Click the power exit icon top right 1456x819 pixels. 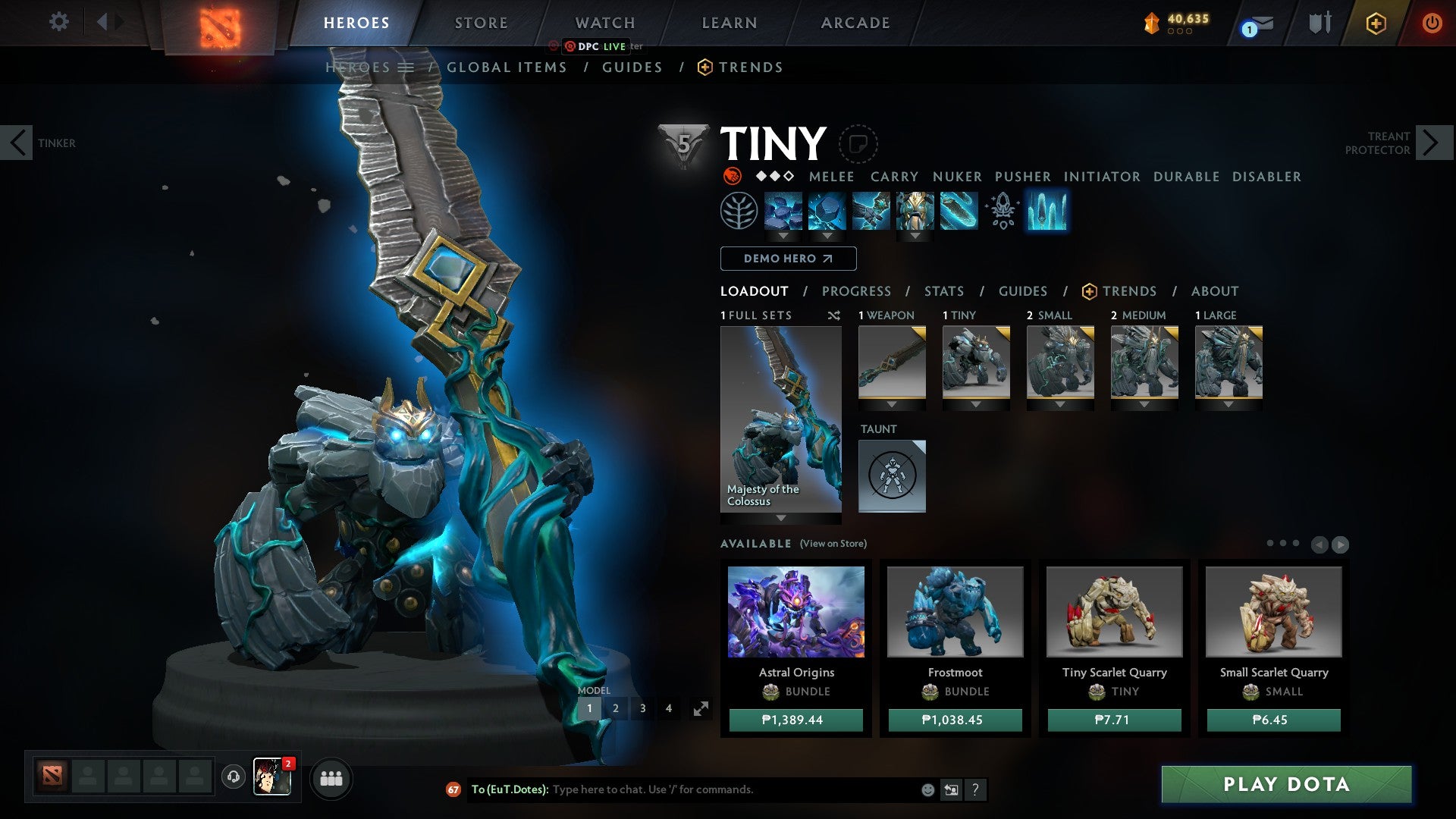point(1432,23)
